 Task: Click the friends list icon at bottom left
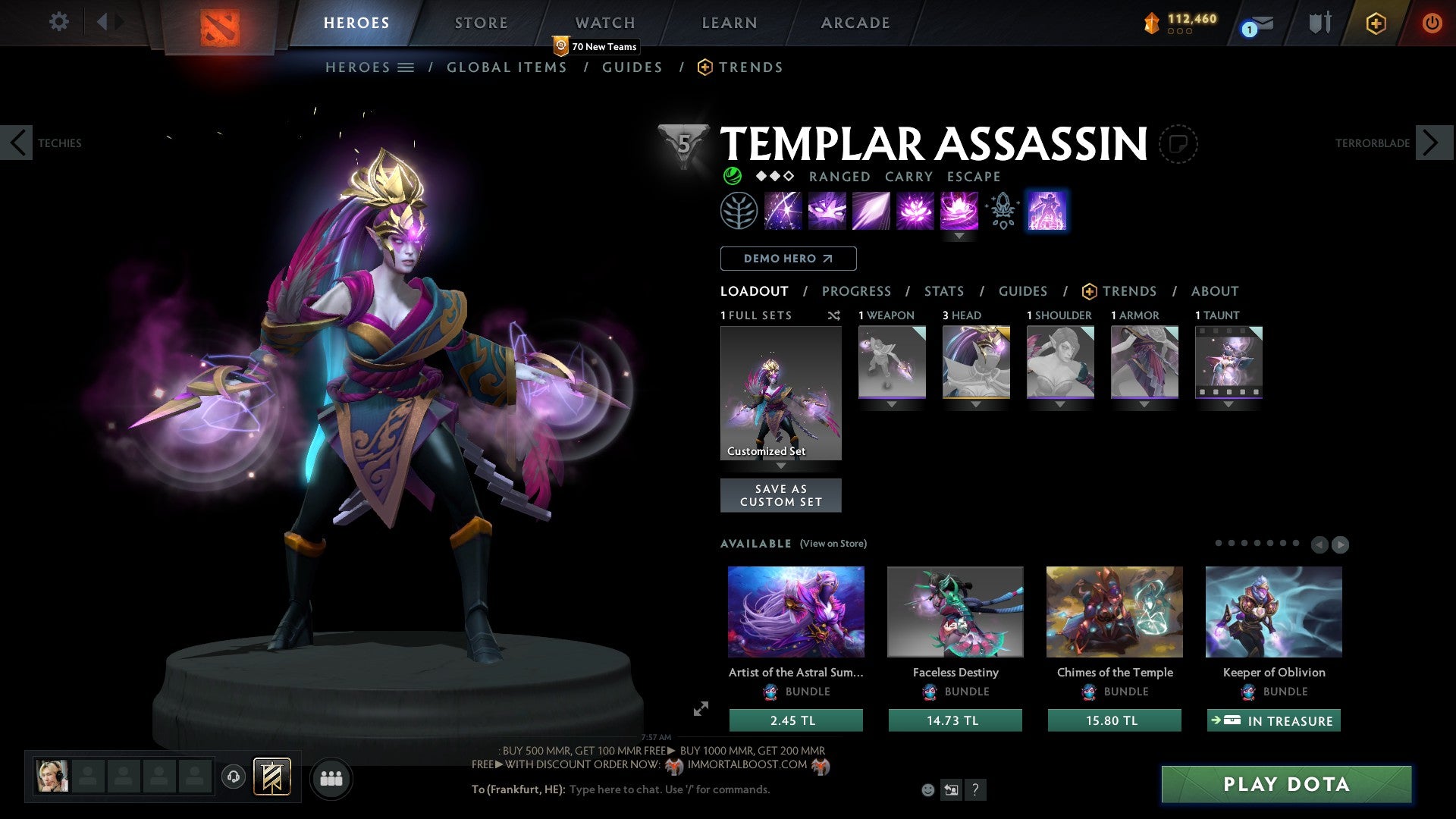(331, 778)
